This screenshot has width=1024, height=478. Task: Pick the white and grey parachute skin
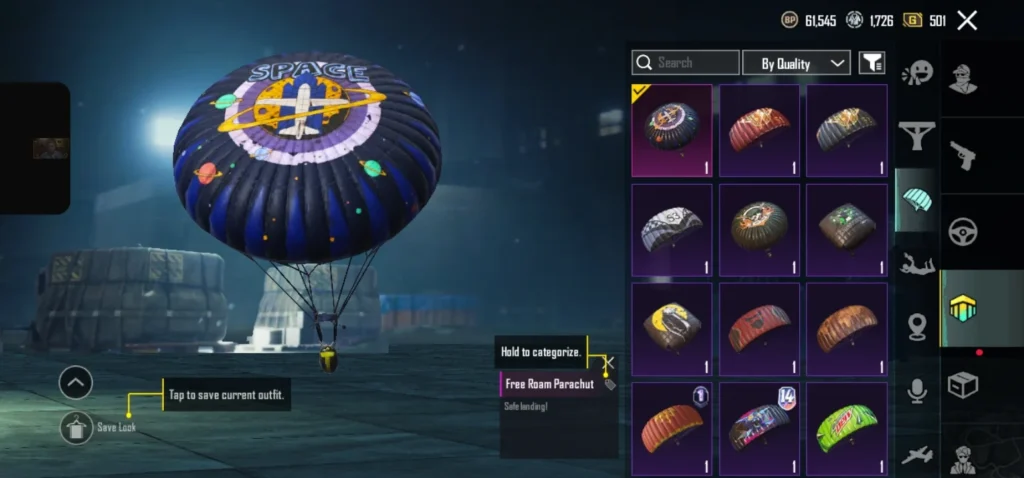pyautogui.click(x=671, y=229)
